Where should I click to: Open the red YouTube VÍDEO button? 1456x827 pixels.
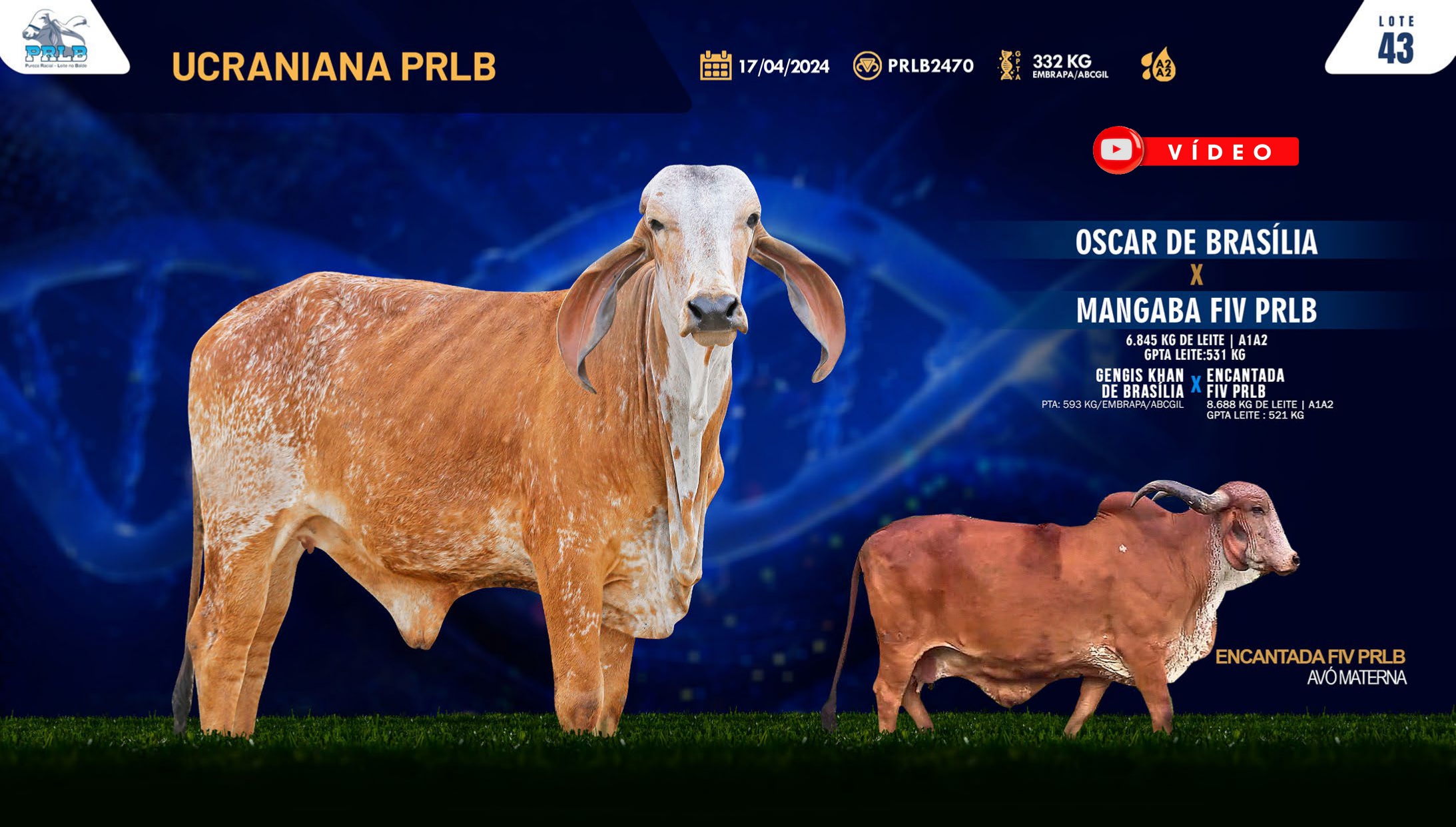click(1196, 151)
